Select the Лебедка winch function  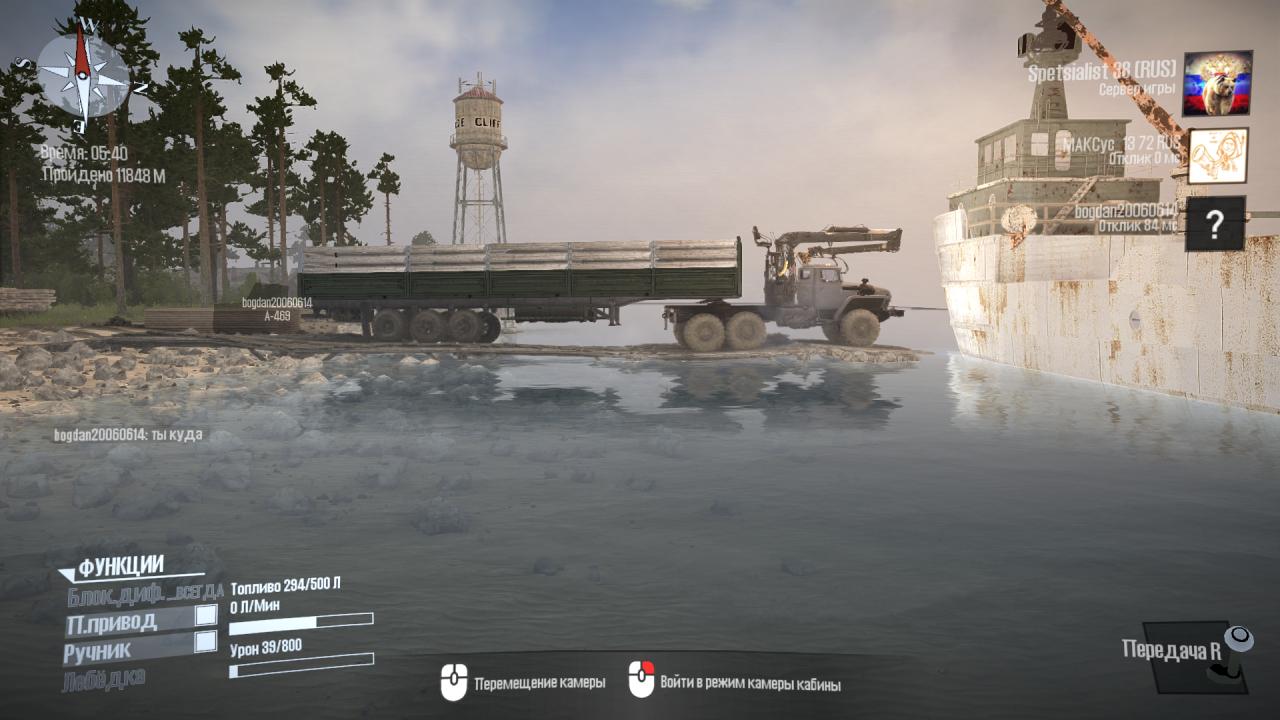[x=104, y=678]
